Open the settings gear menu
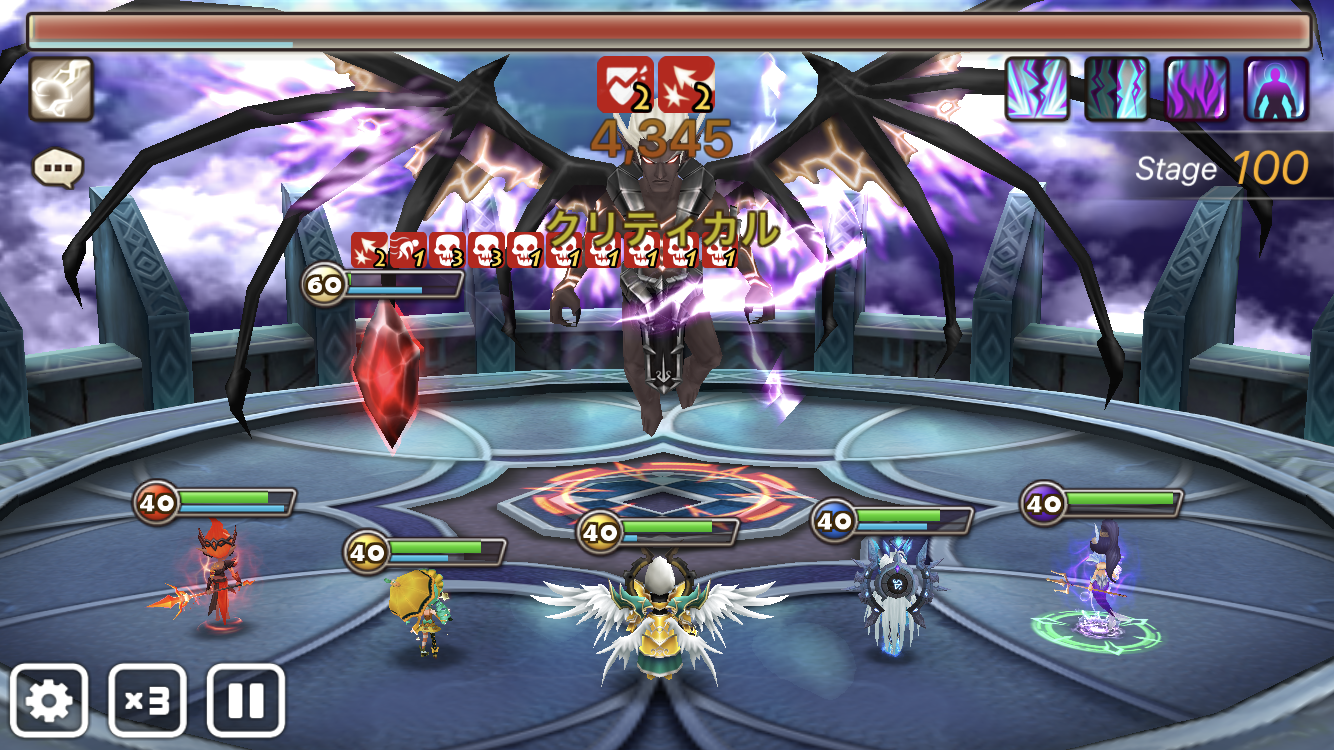This screenshot has height=750, width=1334. [x=49, y=701]
